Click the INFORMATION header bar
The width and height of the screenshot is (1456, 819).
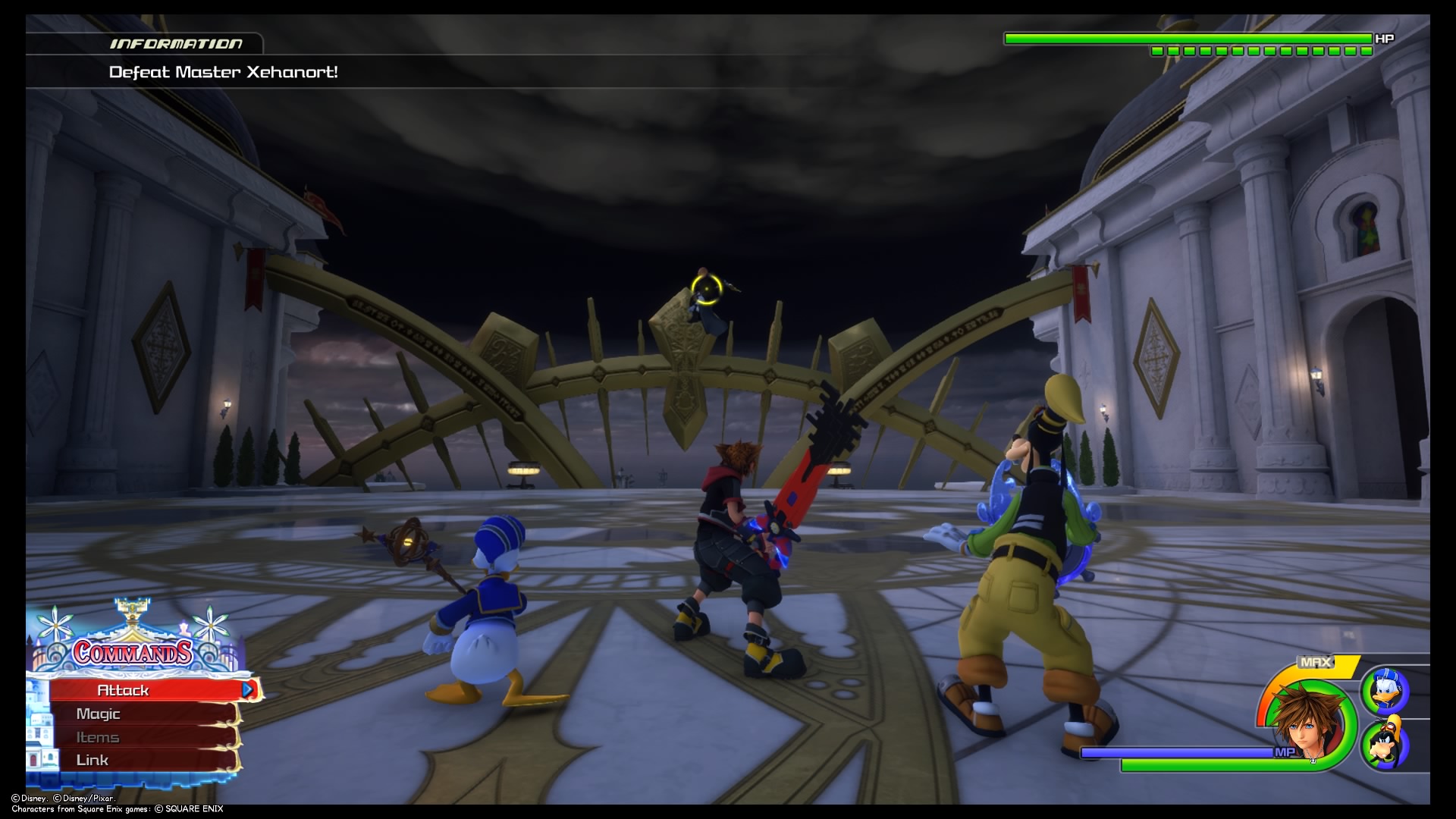pyautogui.click(x=176, y=43)
